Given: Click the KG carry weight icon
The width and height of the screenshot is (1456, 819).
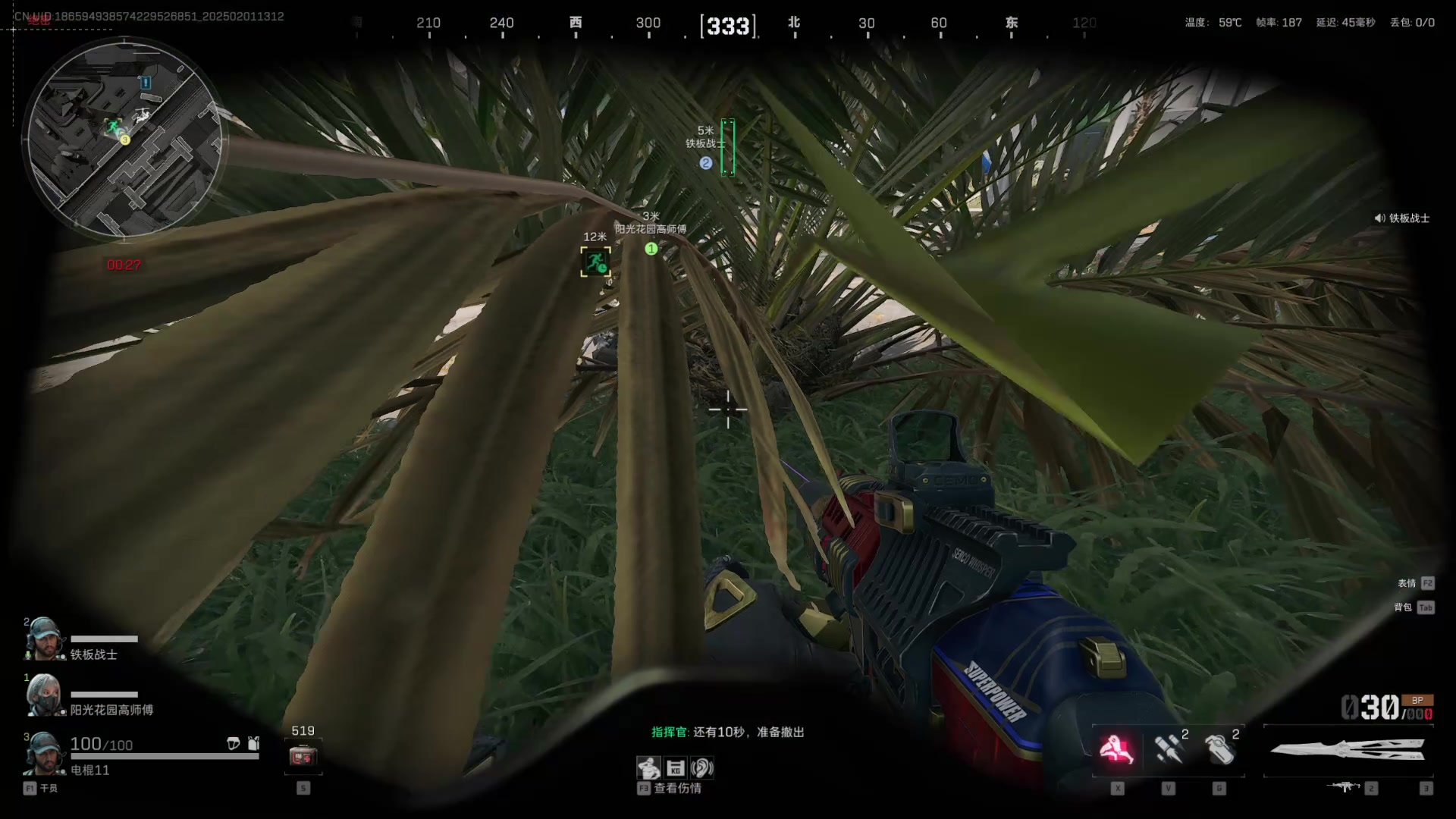Looking at the screenshot, I should [676, 768].
